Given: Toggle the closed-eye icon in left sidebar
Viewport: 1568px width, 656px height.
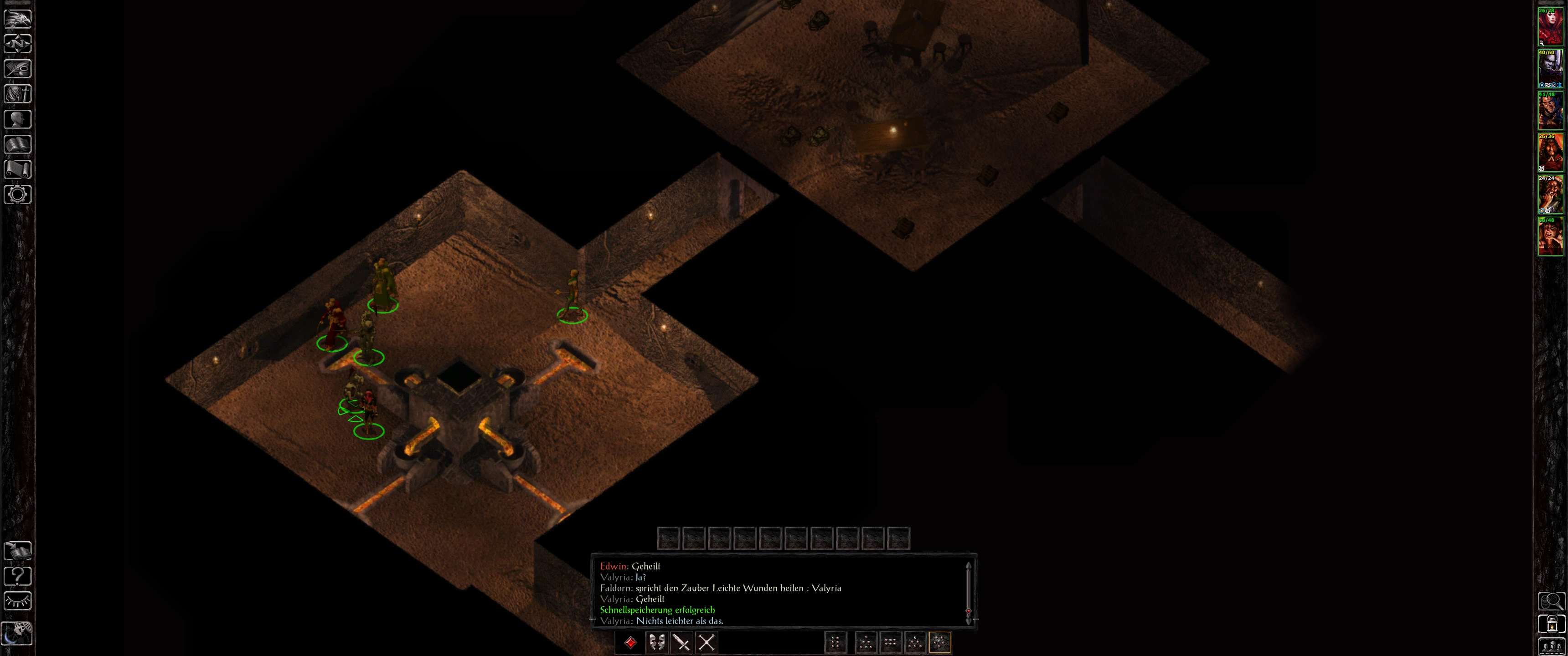Looking at the screenshot, I should [18, 601].
